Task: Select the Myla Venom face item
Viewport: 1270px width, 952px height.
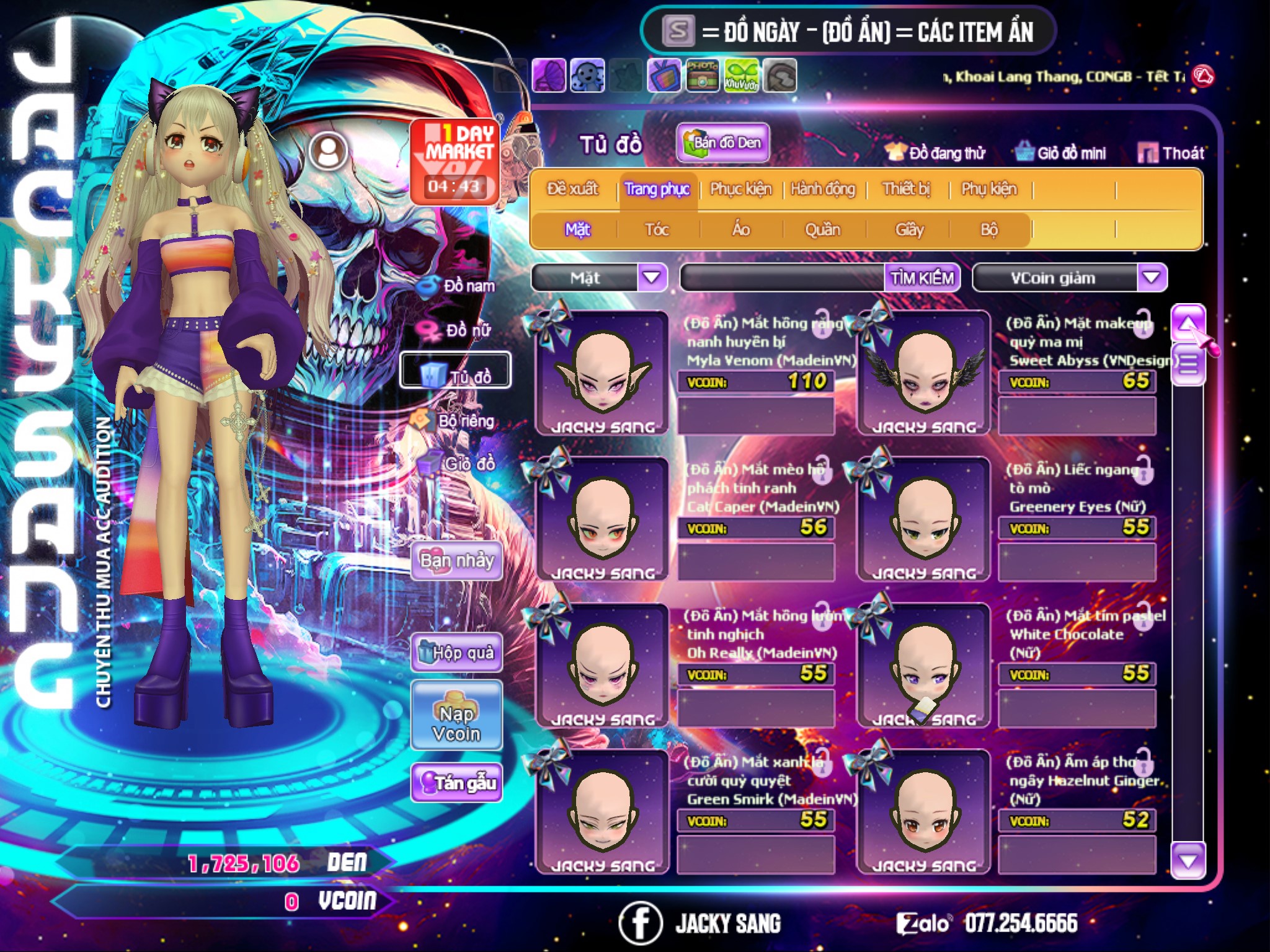Action: 602,373
